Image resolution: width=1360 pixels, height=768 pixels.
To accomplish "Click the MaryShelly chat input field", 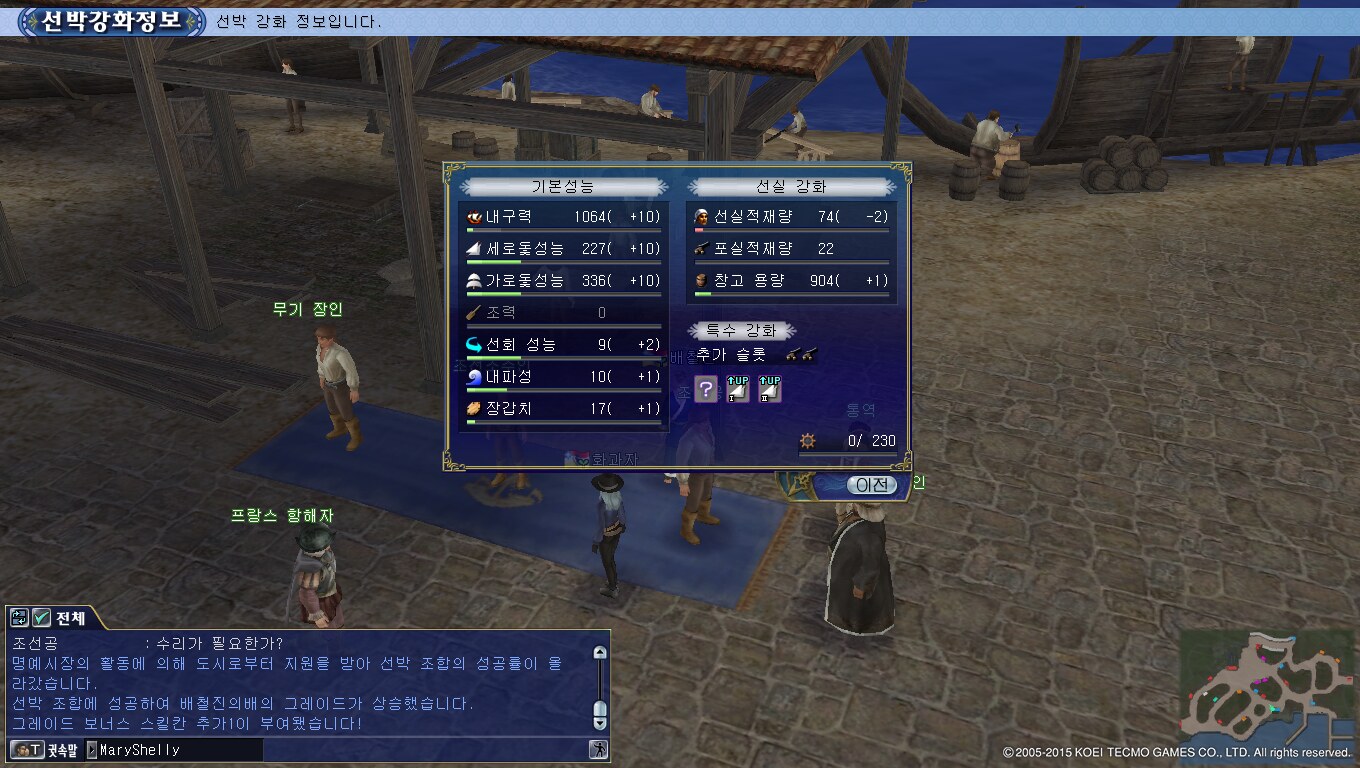I will coord(178,750).
